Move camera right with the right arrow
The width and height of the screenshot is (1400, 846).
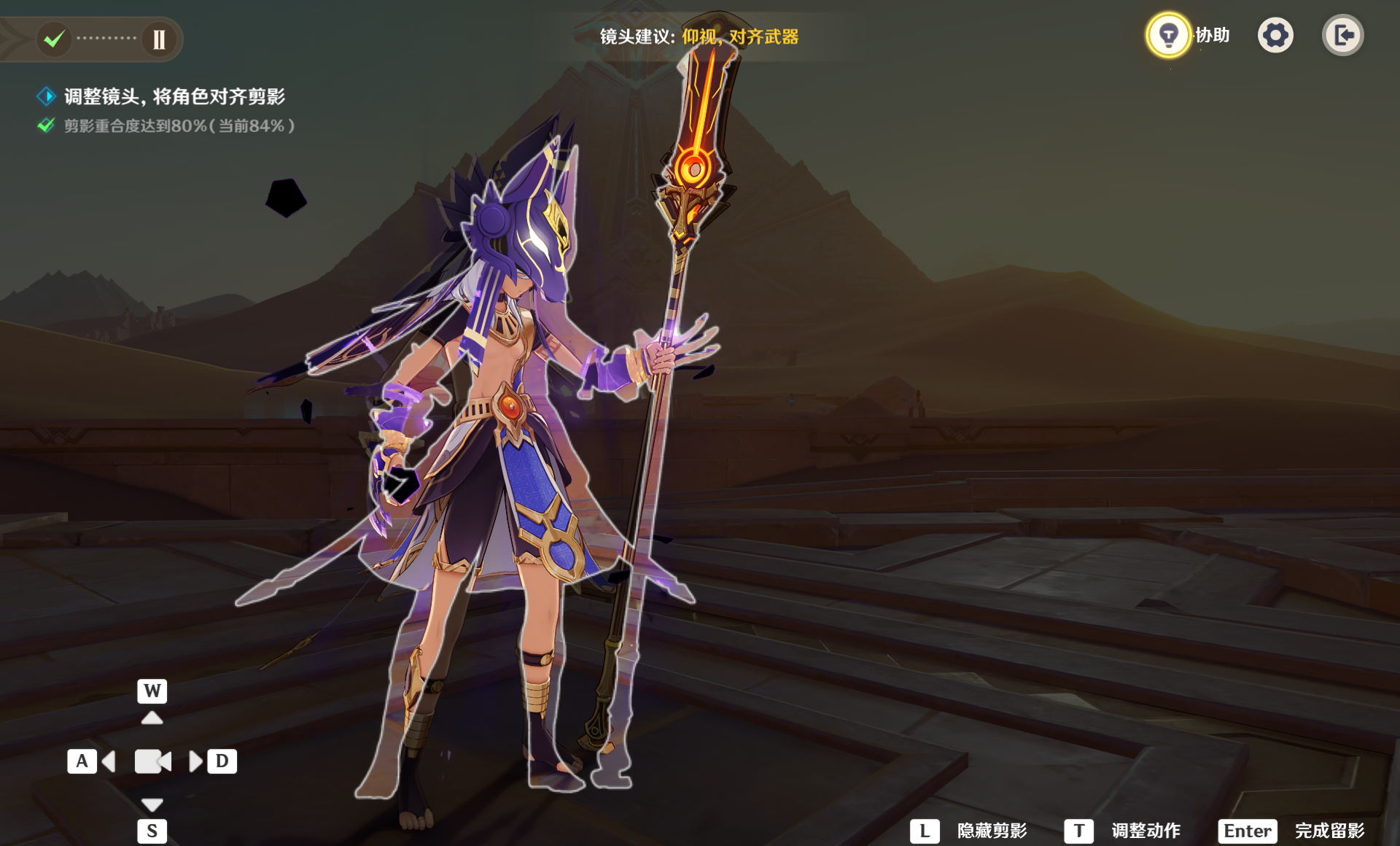(x=195, y=761)
